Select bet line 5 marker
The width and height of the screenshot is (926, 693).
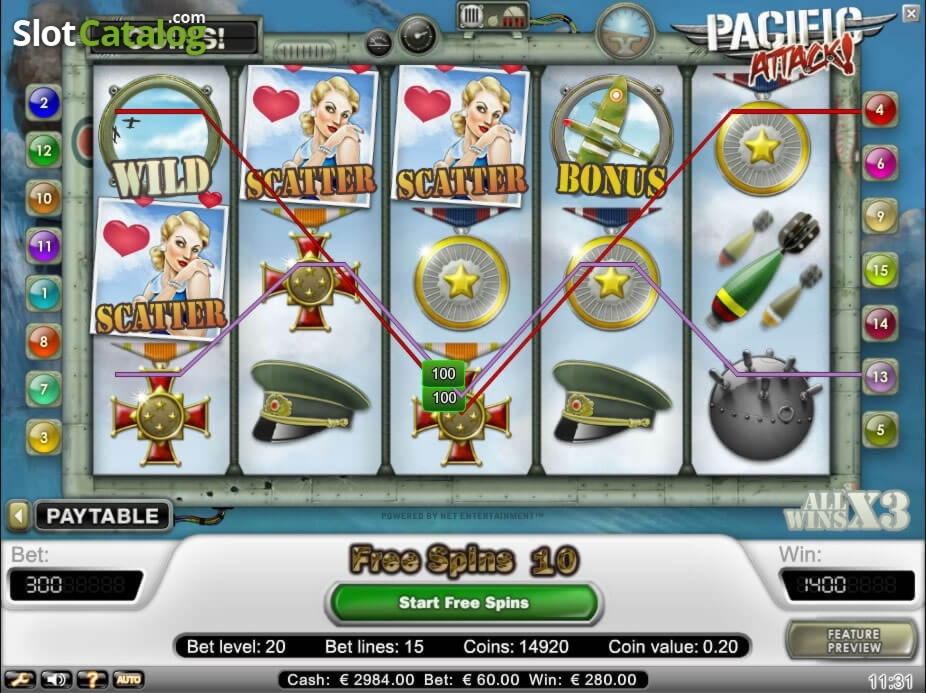(880, 430)
